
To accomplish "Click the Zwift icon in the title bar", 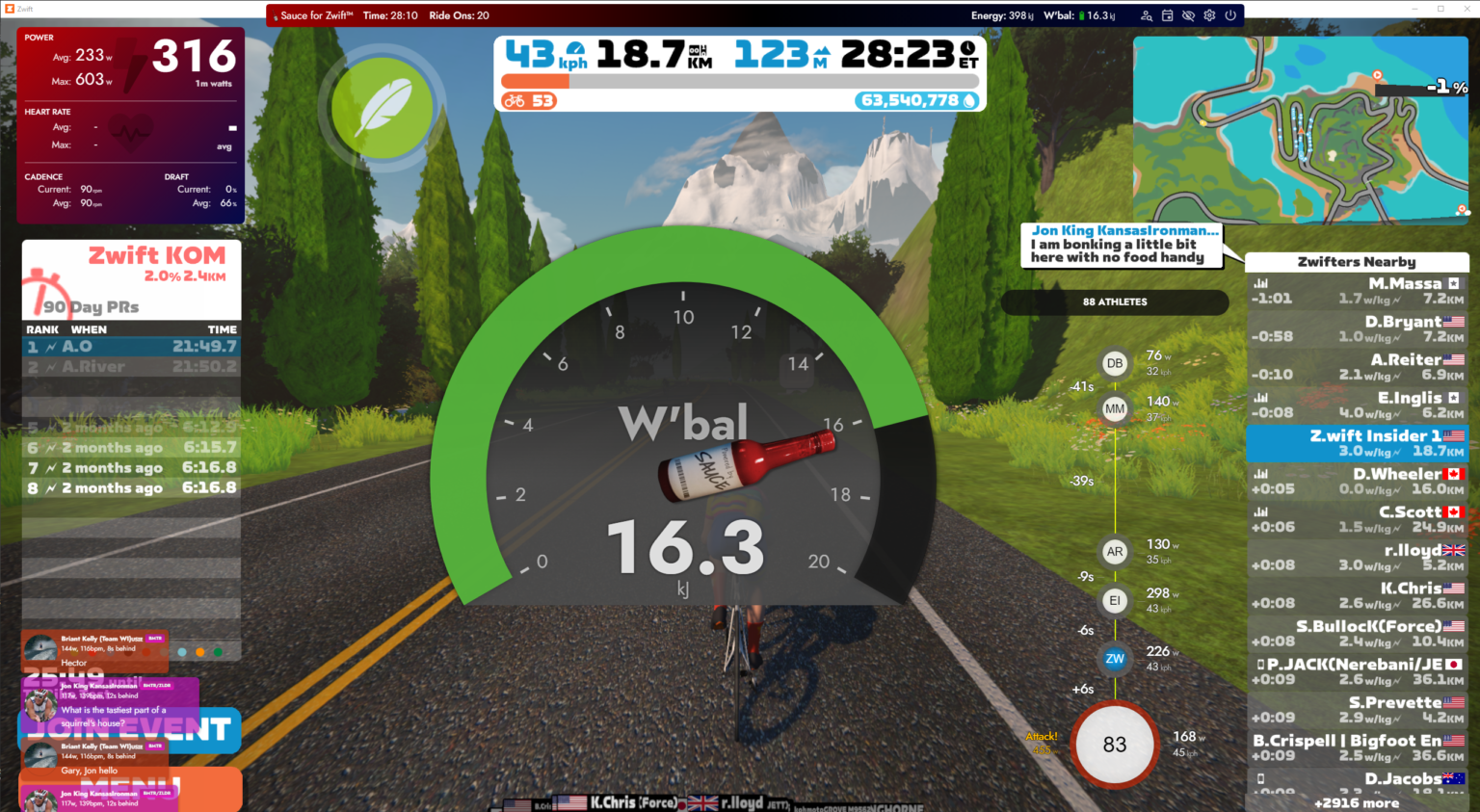I will (x=11, y=8).
